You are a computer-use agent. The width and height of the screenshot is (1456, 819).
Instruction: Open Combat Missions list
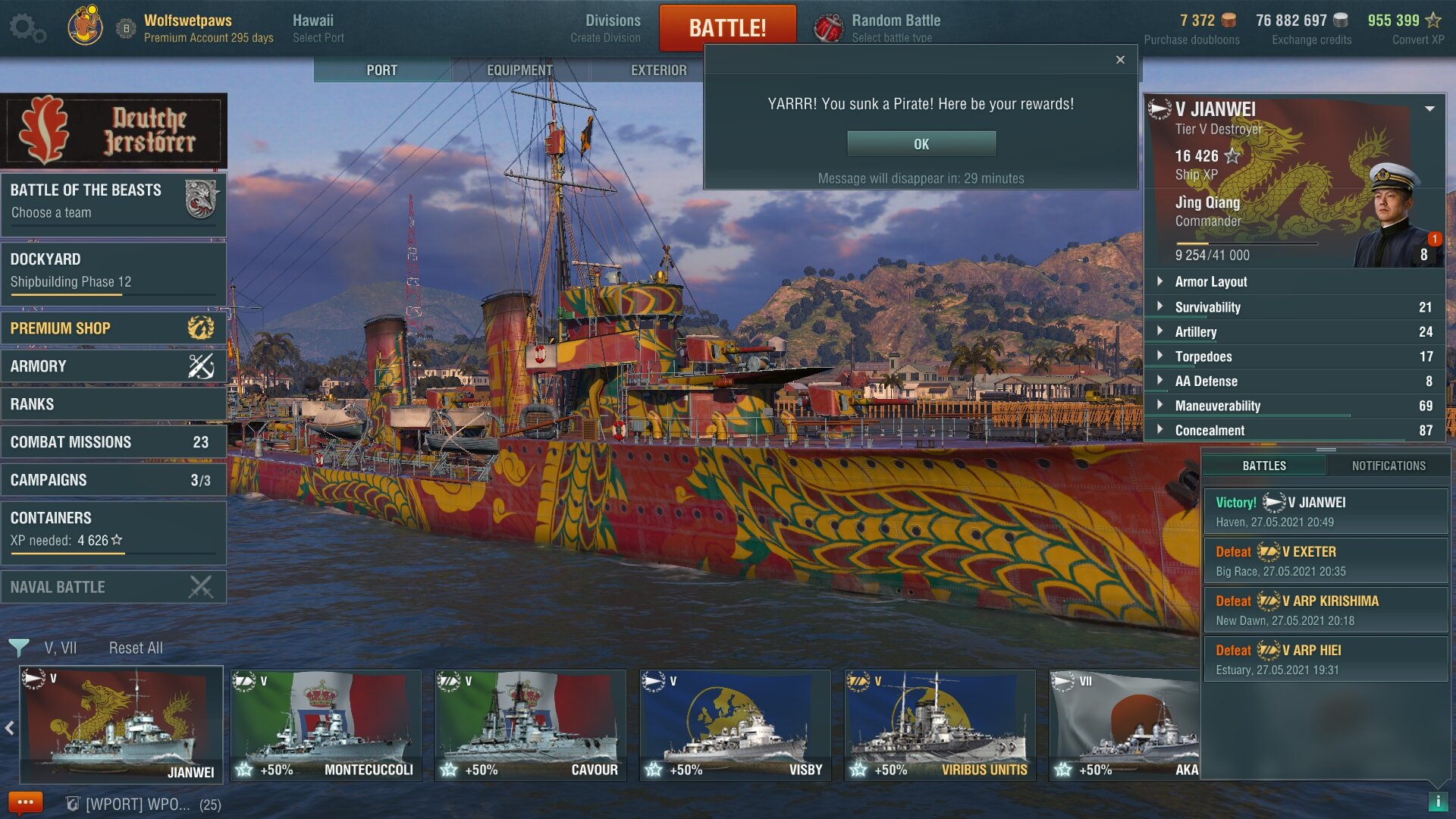114,442
